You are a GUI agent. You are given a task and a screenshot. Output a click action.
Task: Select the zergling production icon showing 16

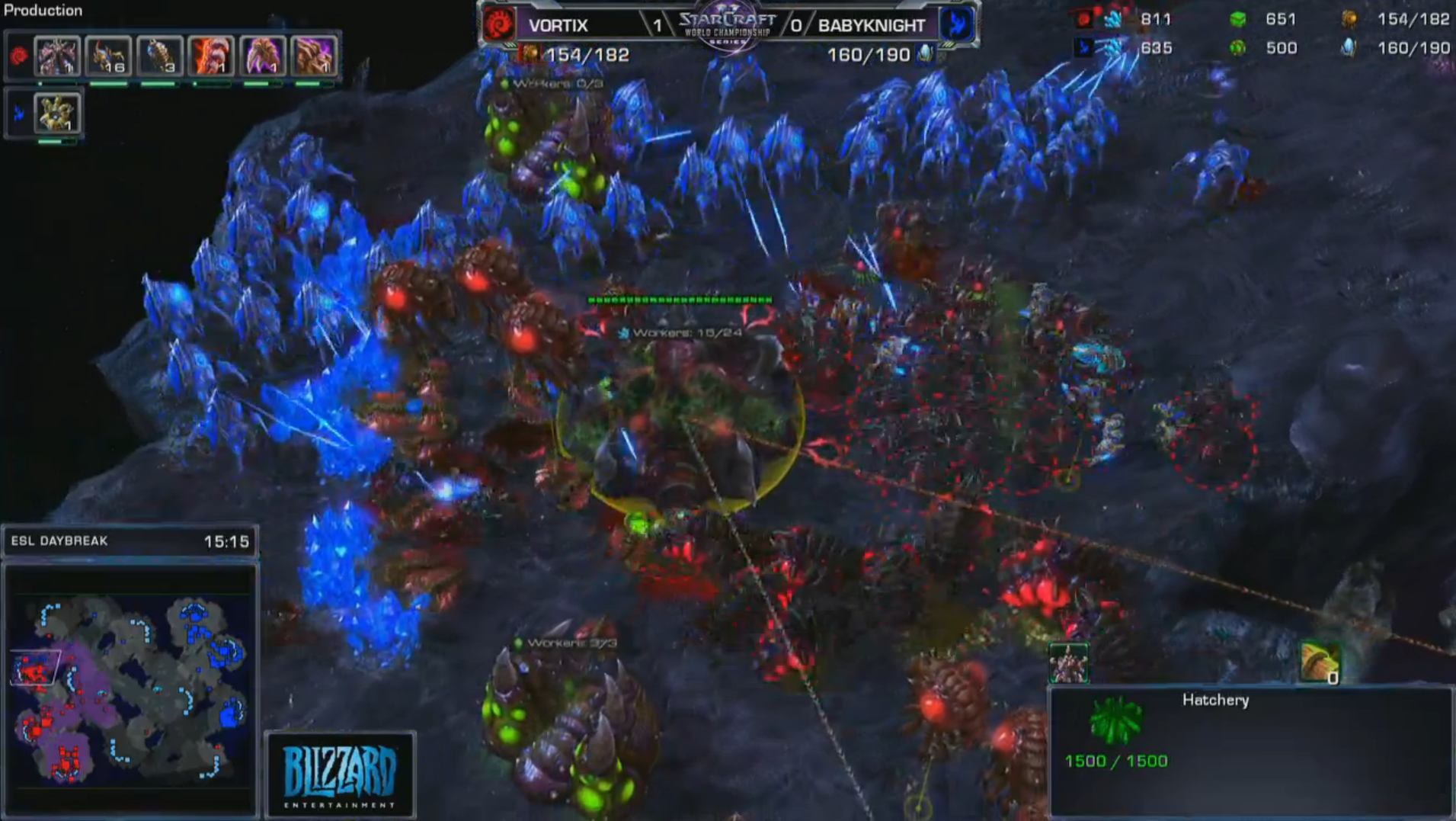[108, 56]
